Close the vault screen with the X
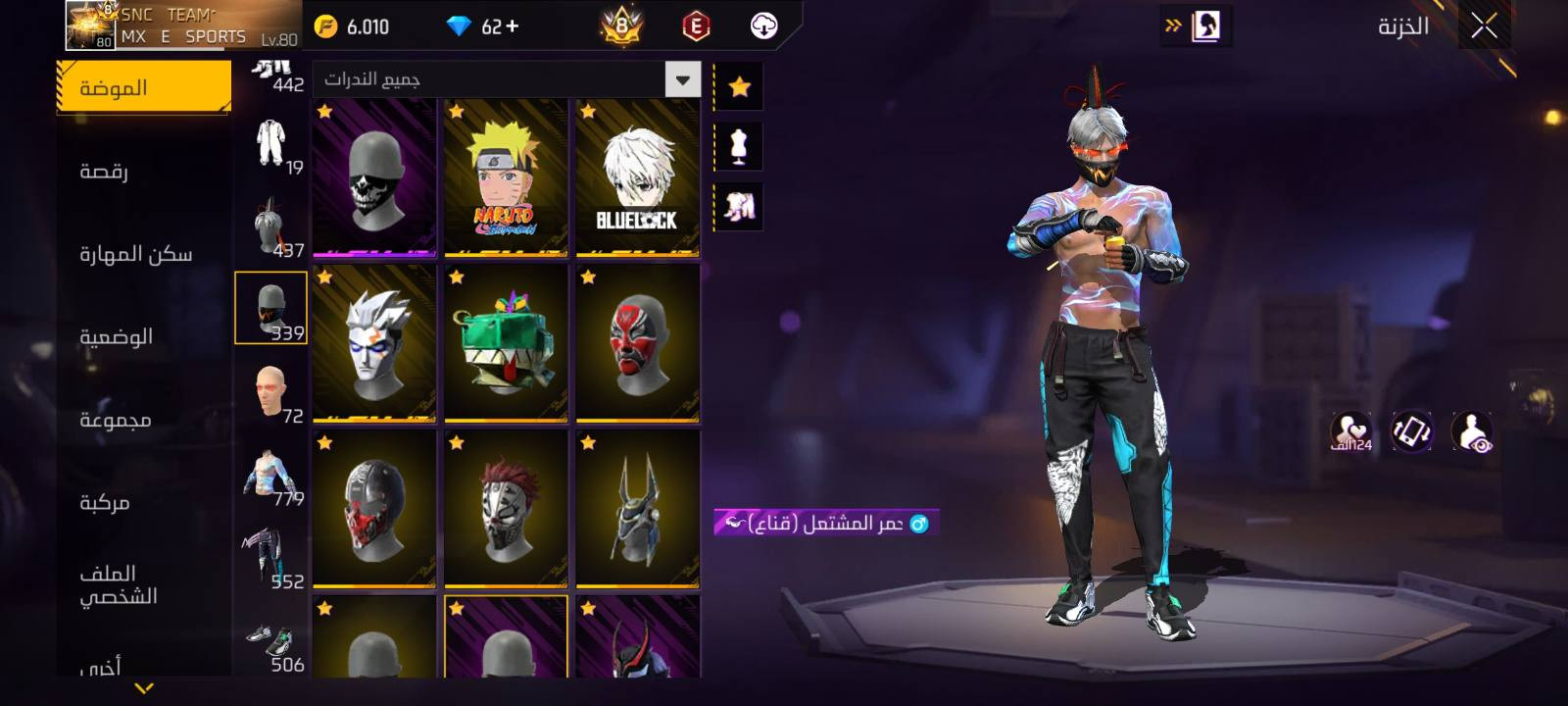Image resolution: width=1568 pixels, height=706 pixels. point(1484,26)
